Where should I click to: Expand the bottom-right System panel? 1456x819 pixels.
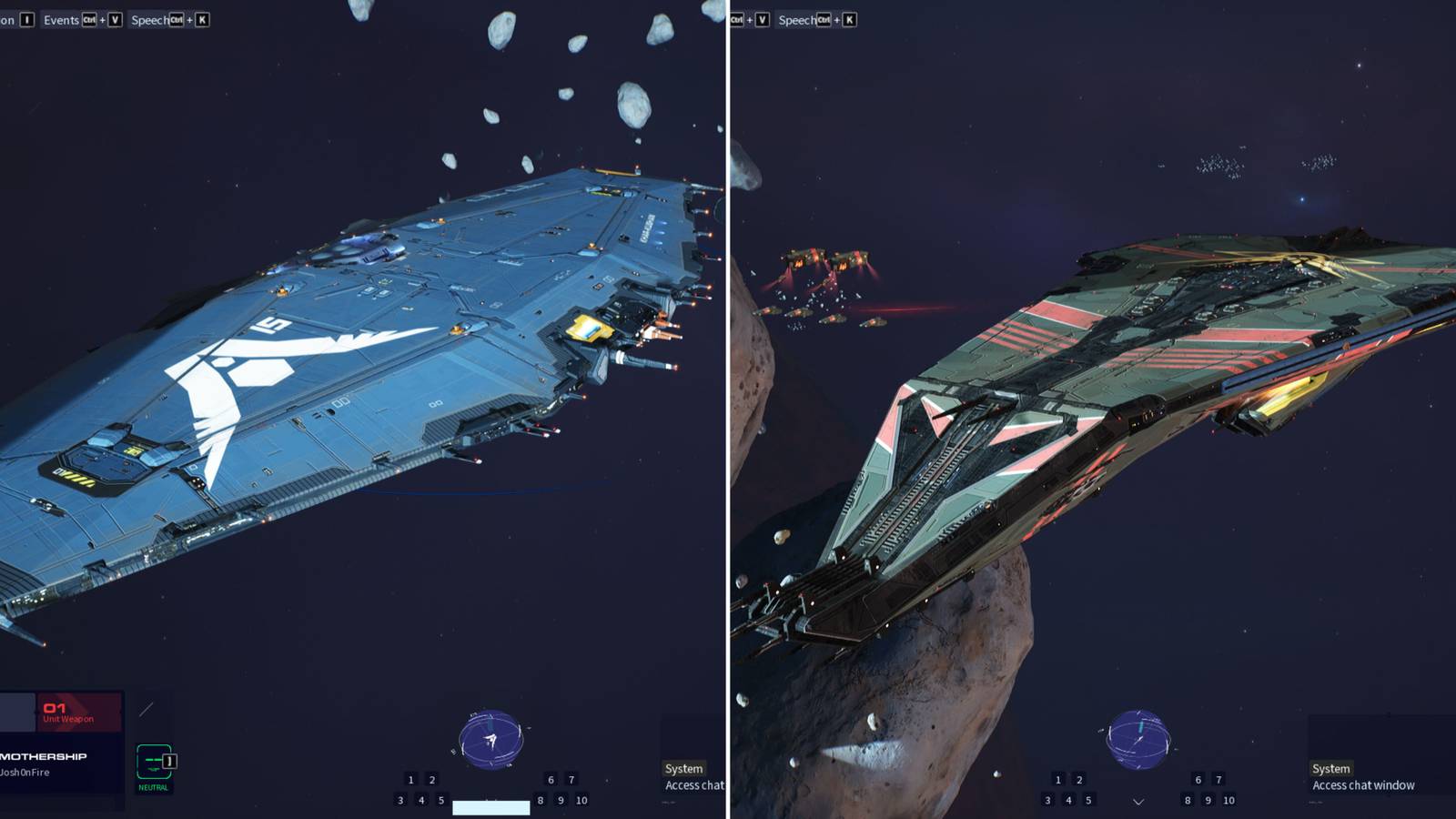pyautogui.click(x=1330, y=768)
